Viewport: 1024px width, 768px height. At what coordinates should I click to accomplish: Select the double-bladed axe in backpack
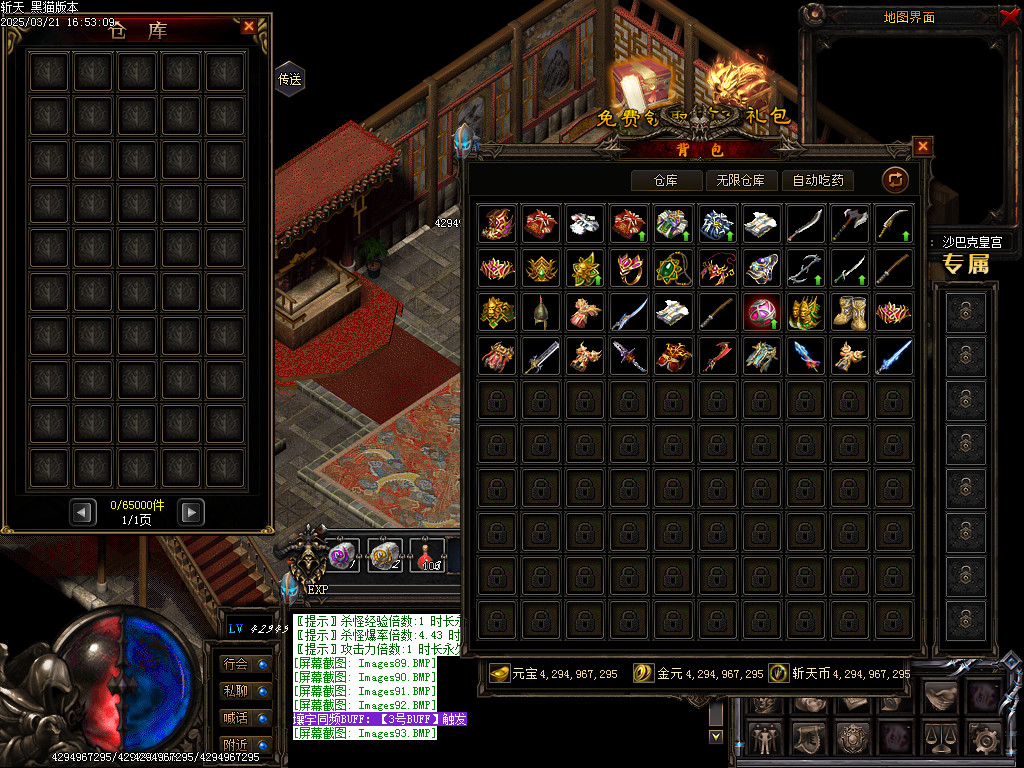click(x=849, y=224)
